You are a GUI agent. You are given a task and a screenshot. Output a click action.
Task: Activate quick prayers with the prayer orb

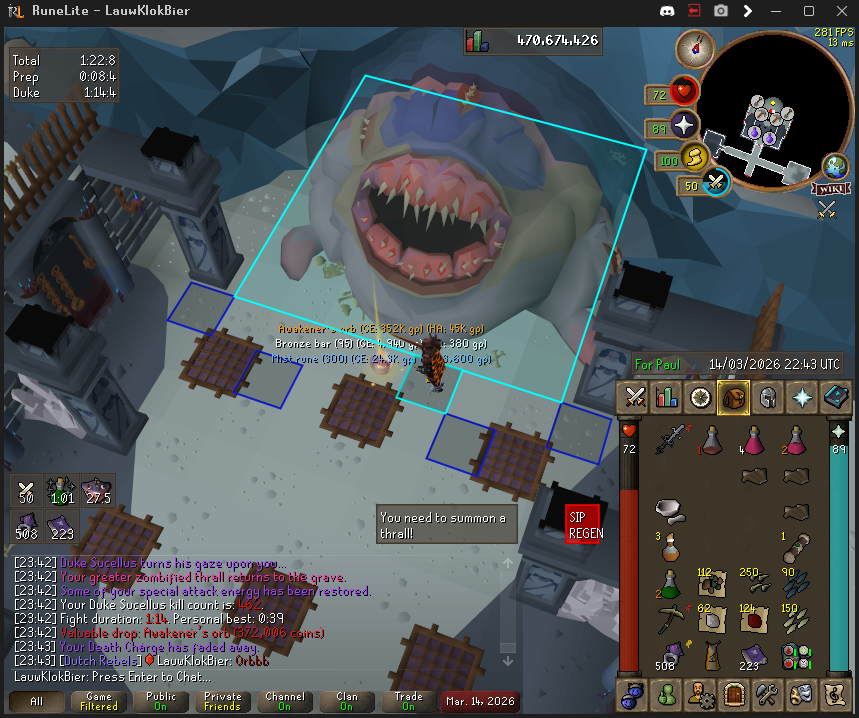(684, 126)
